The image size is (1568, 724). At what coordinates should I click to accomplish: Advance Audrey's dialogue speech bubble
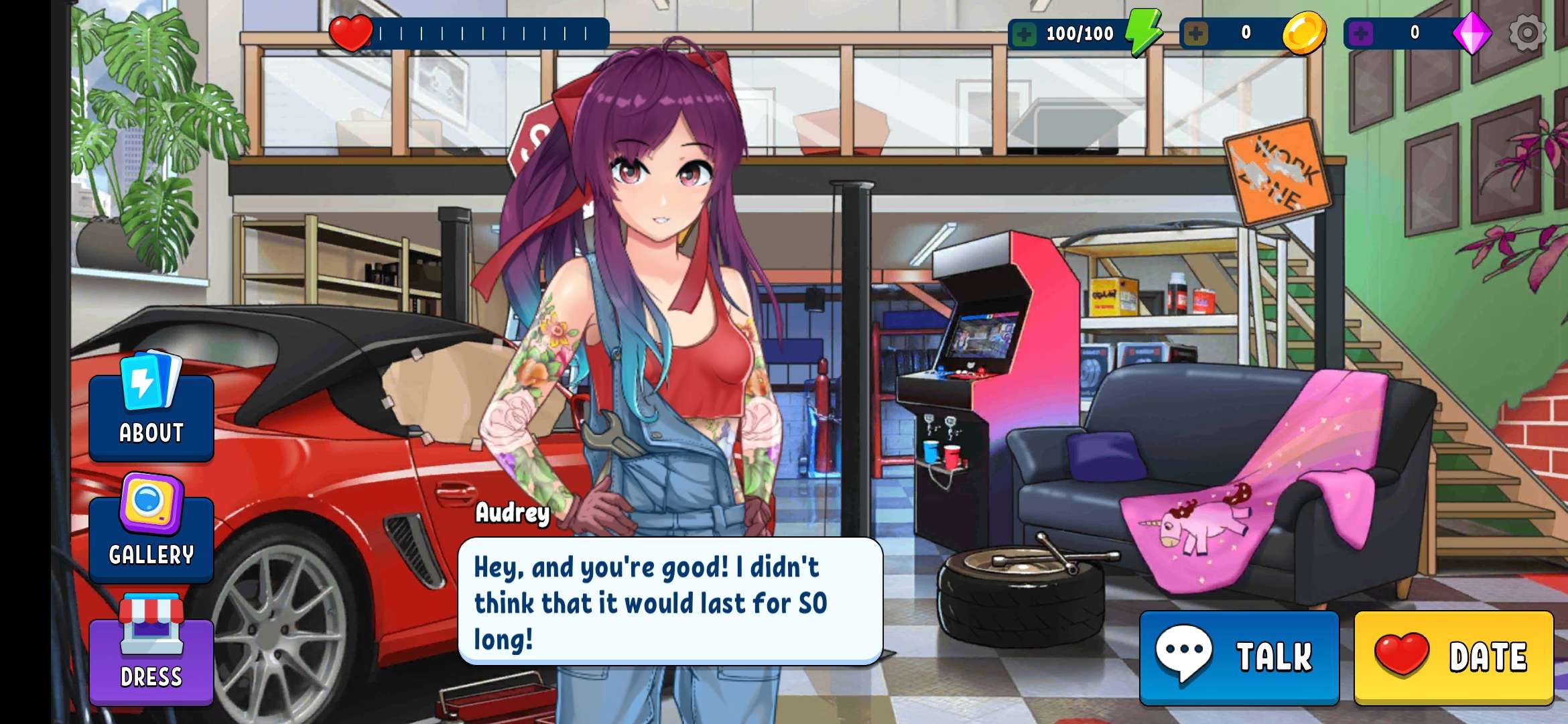click(670, 601)
